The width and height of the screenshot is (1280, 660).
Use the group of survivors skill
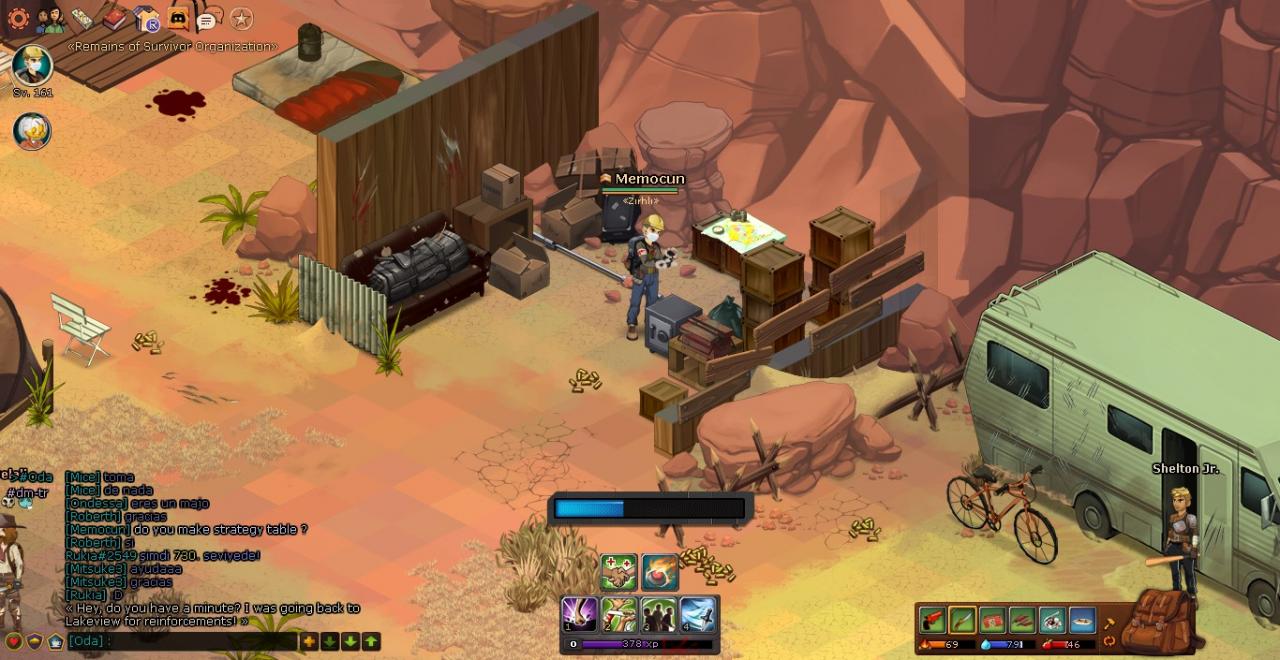[658, 614]
